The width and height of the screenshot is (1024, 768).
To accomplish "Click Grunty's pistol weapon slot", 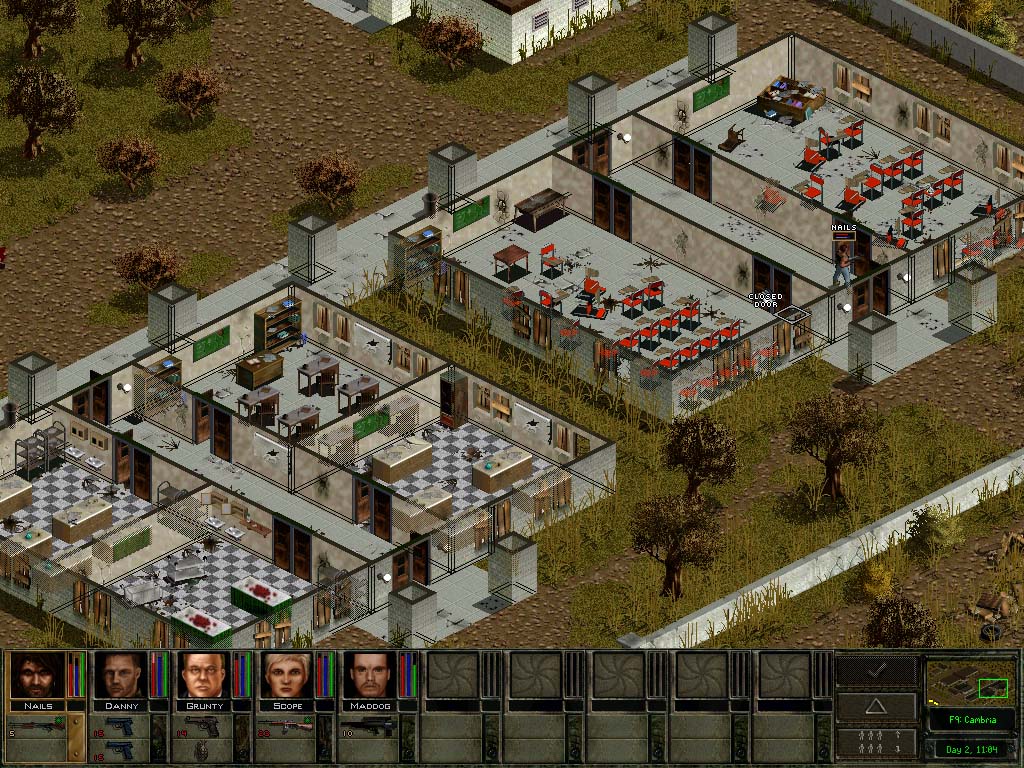I will pos(201,727).
